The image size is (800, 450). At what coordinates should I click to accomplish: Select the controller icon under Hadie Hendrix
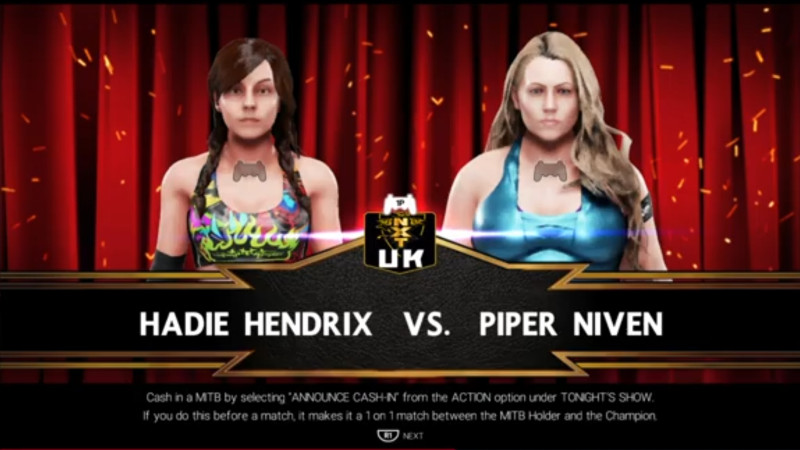click(x=249, y=171)
